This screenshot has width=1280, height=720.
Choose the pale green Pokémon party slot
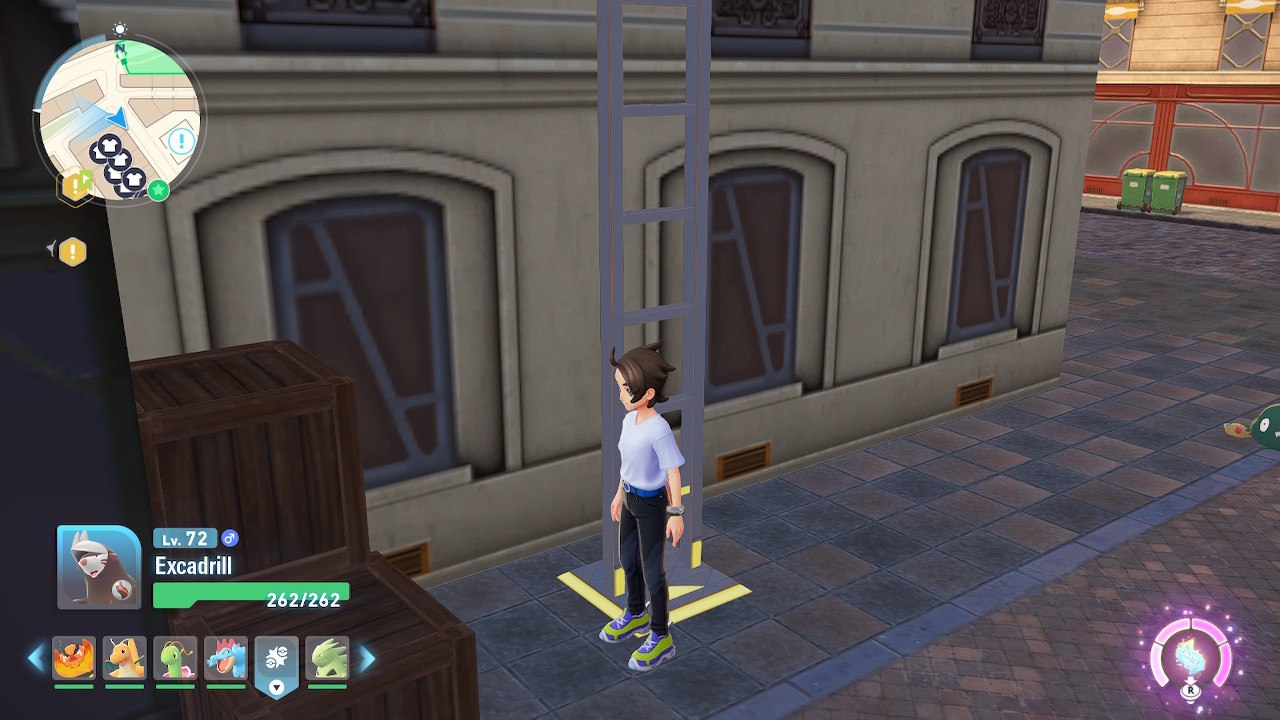tap(327, 658)
